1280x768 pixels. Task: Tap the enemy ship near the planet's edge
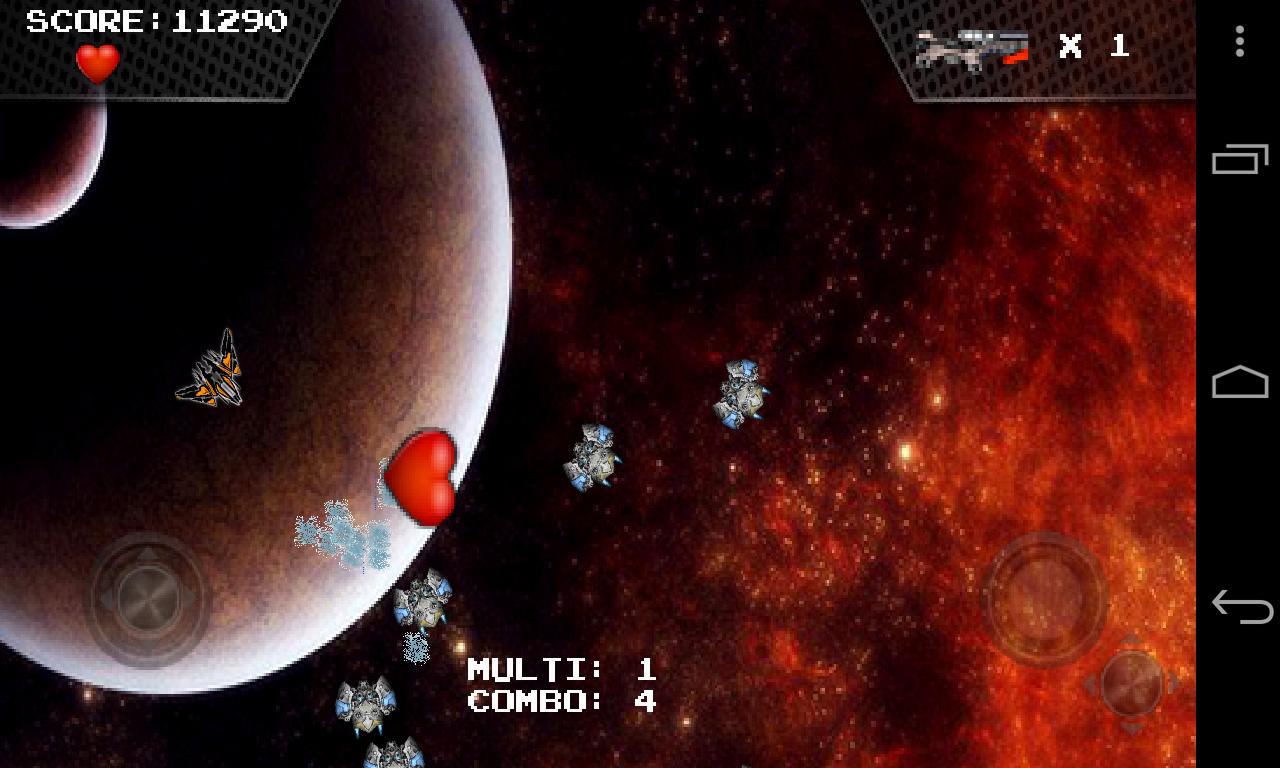tap(425, 600)
